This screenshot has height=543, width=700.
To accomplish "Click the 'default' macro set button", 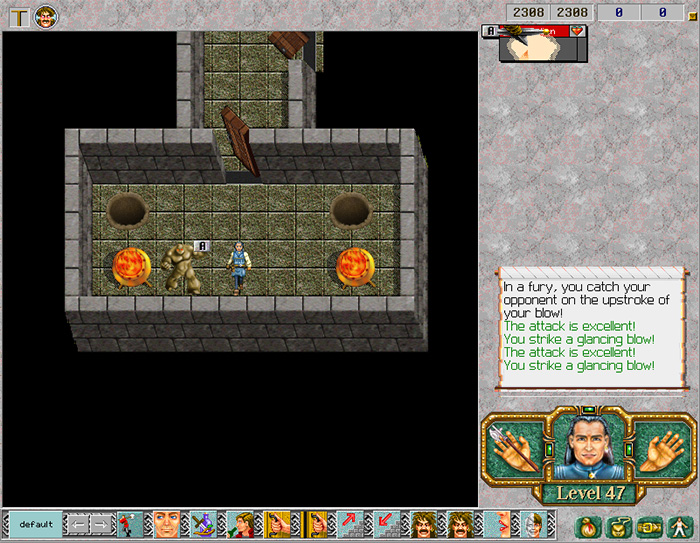I will pos(36,524).
